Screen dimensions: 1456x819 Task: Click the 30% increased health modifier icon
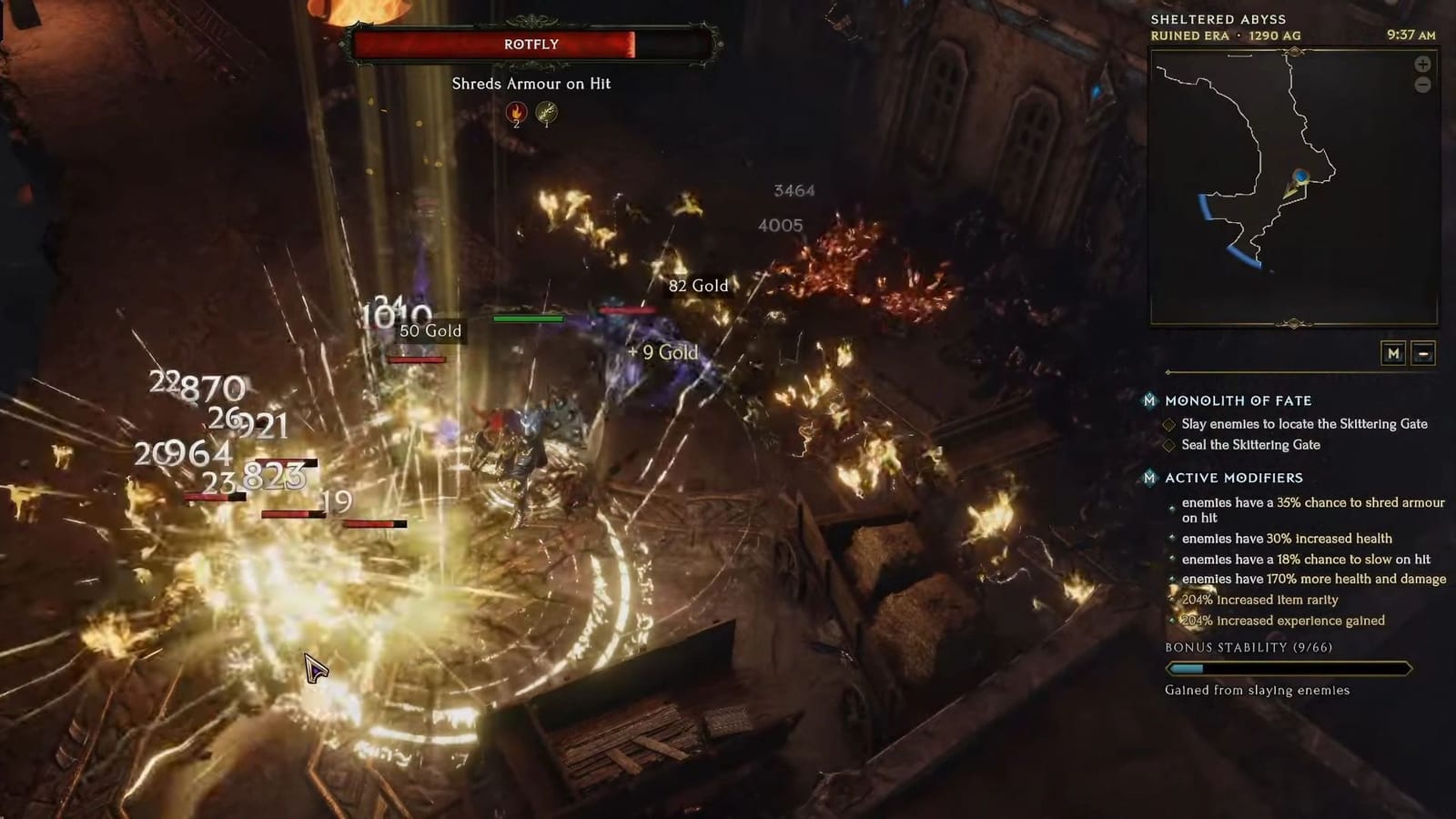point(1172,538)
